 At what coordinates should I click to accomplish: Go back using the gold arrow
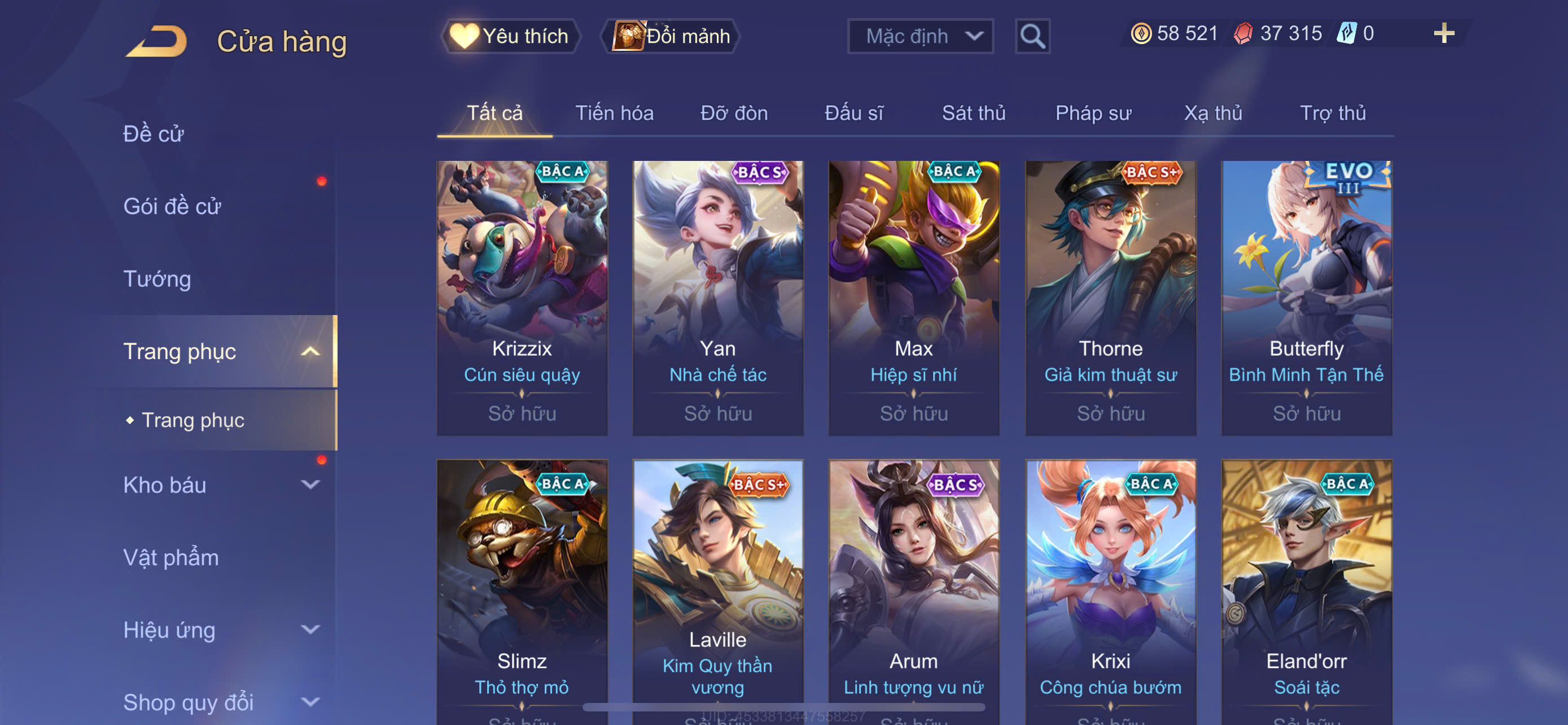pyautogui.click(x=157, y=41)
